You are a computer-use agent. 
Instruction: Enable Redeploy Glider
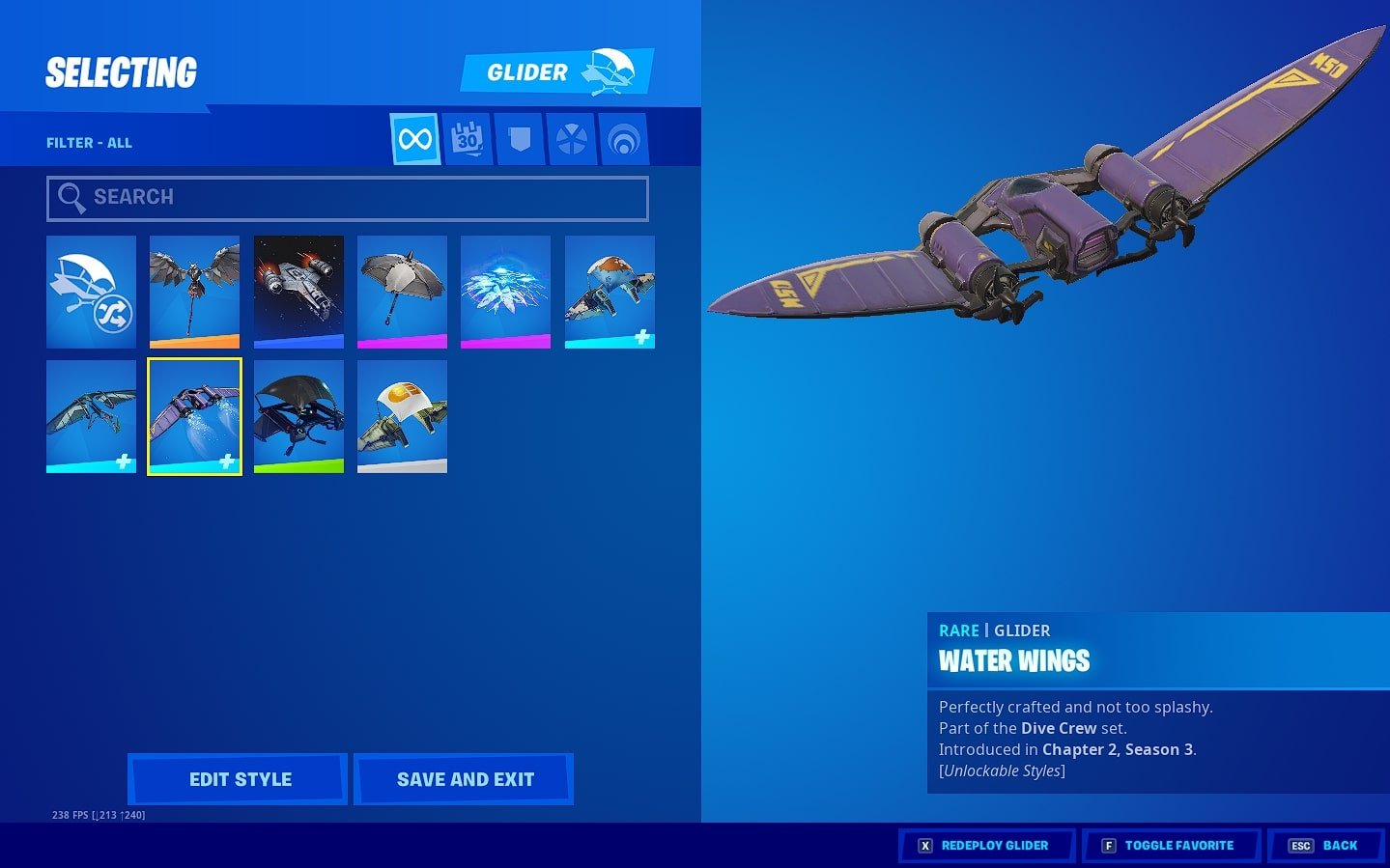(985, 845)
